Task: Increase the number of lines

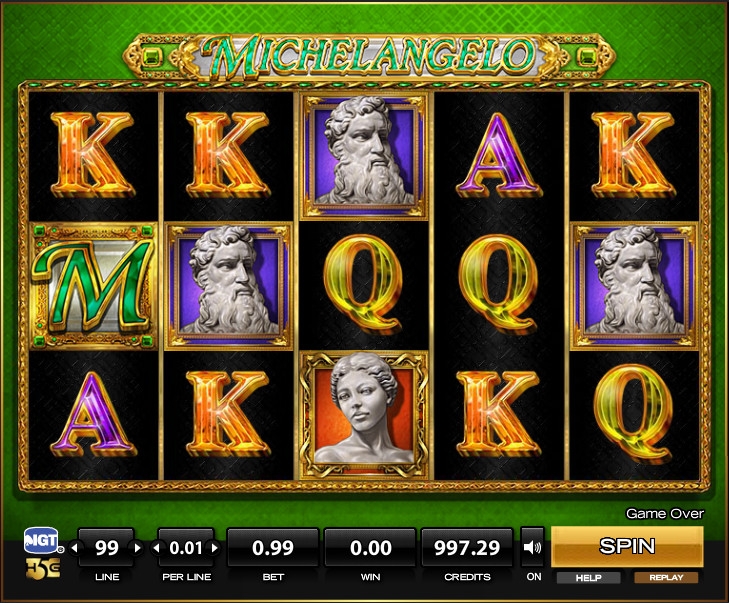Action: (x=139, y=548)
